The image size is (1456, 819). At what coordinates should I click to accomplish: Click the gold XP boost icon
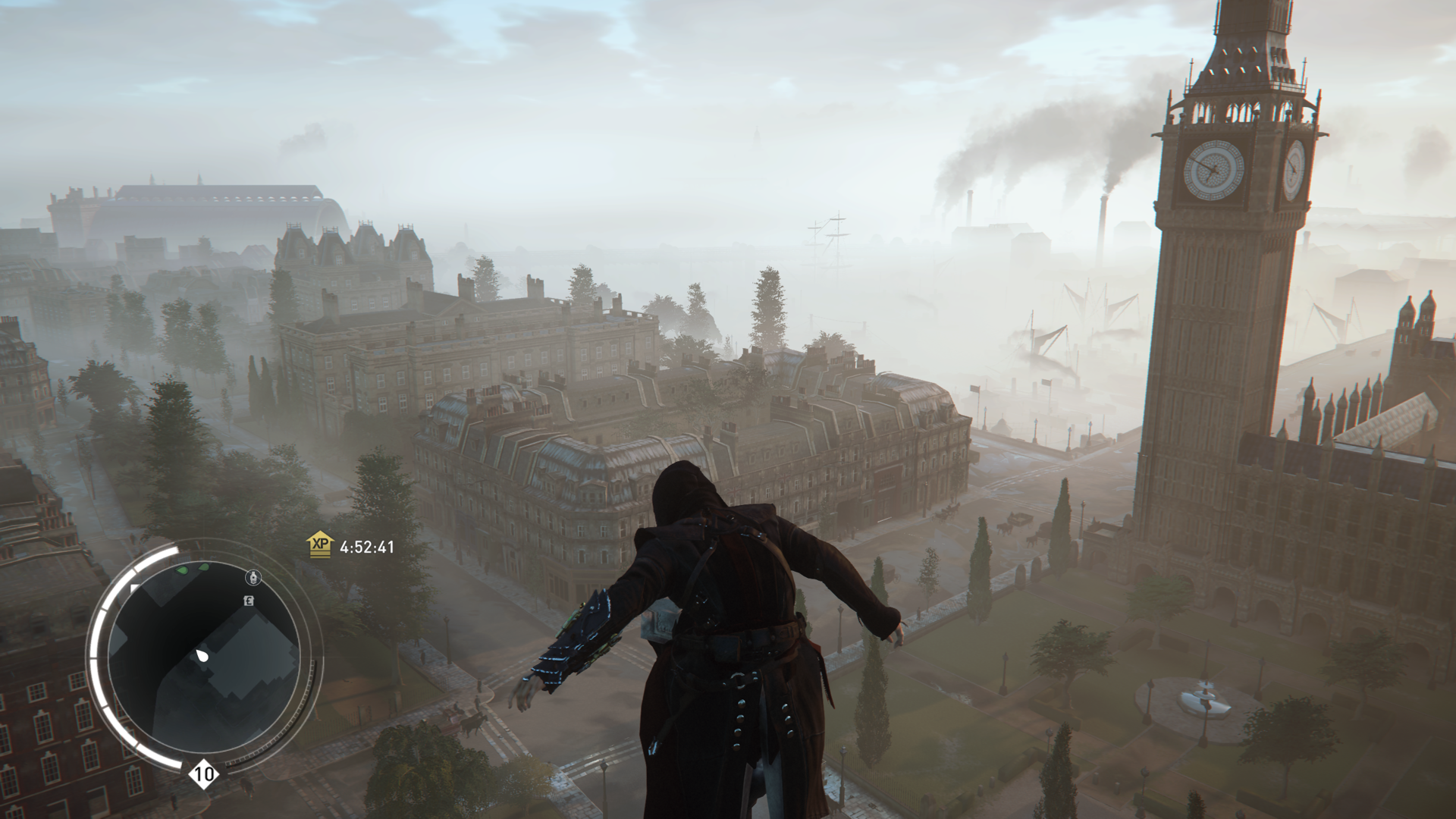[320, 544]
